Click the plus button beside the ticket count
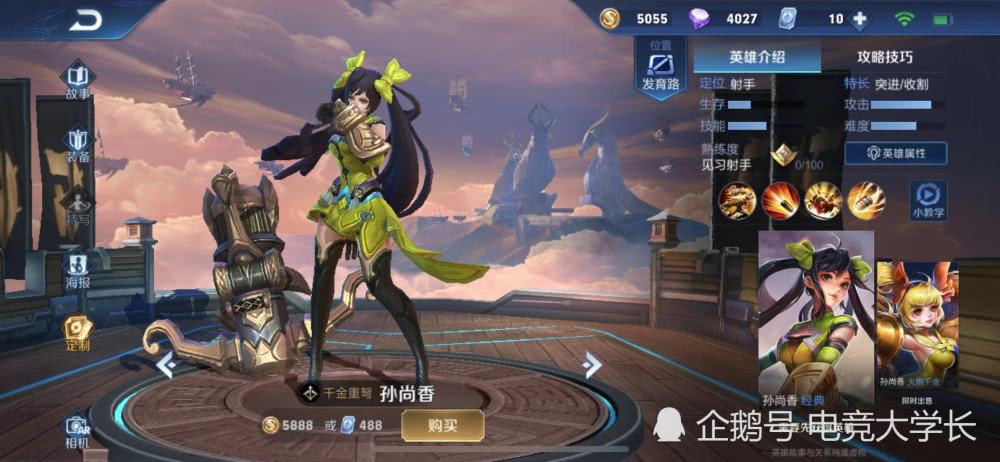 click(859, 19)
